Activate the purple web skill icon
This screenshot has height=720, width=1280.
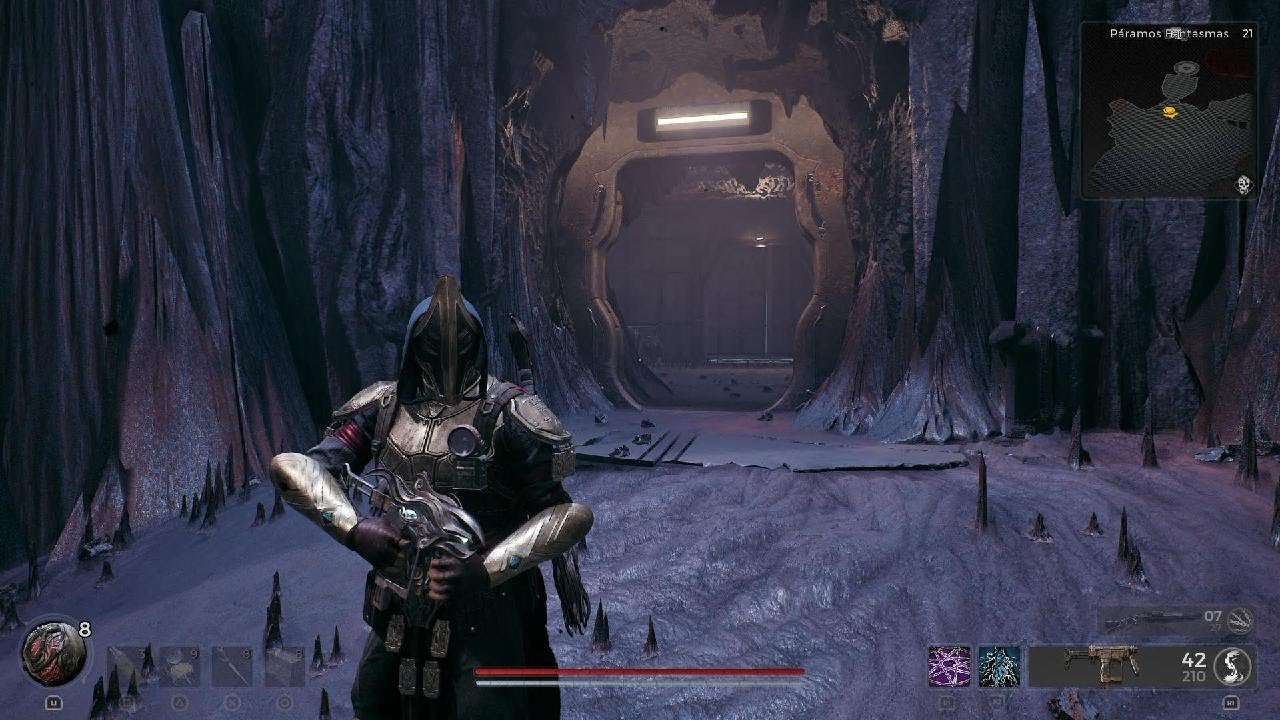[947, 666]
